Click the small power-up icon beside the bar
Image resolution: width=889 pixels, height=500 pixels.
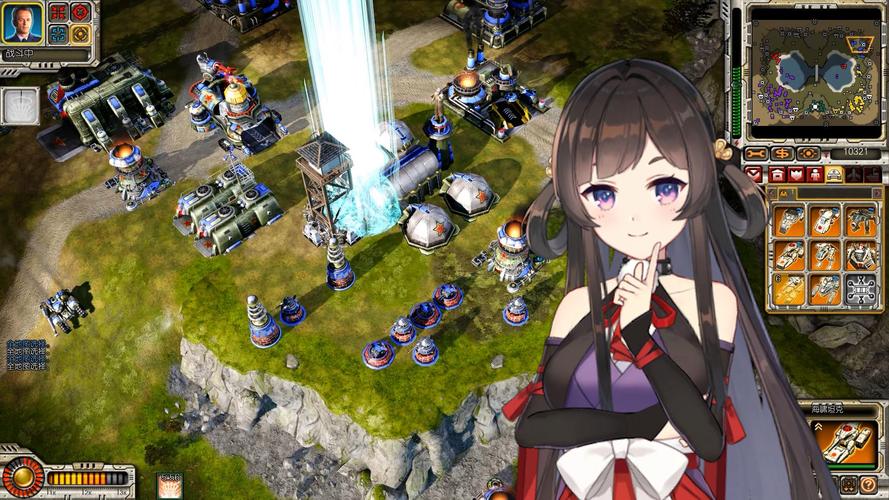(x=169, y=485)
